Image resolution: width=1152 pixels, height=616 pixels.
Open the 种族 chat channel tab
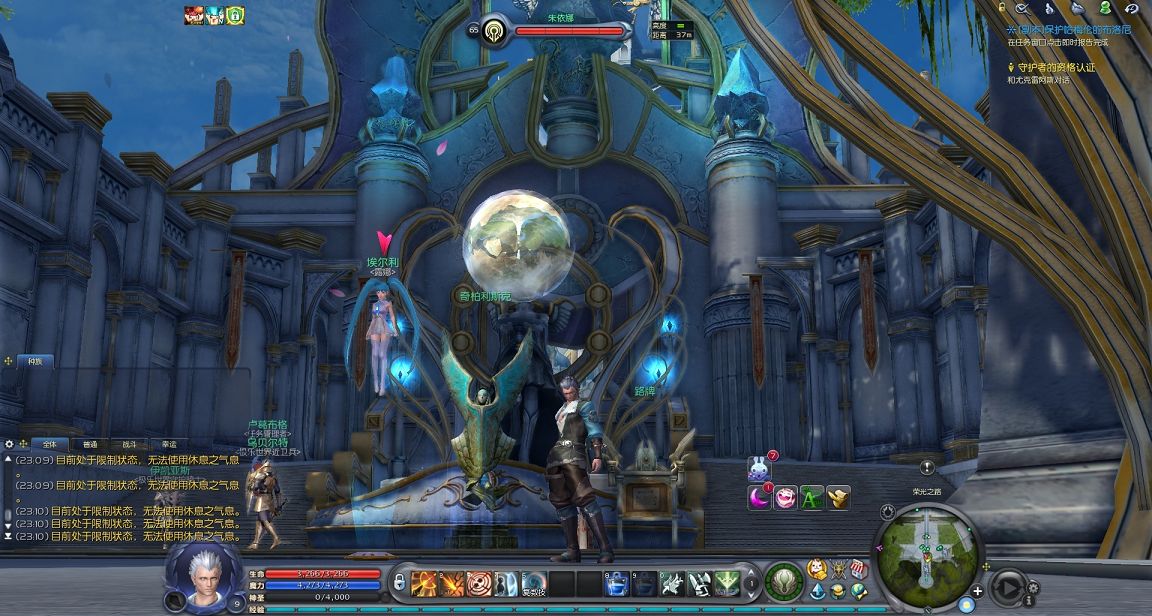tap(35, 361)
